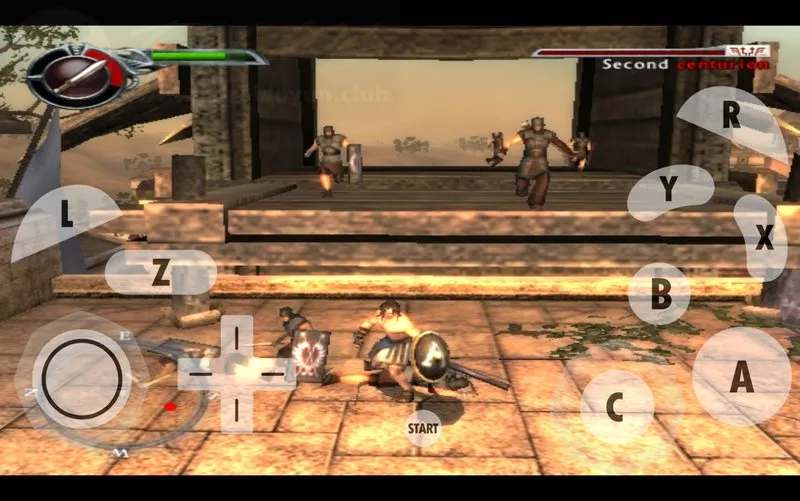Tap the Y touch button
Image resolution: width=800 pixels, height=501 pixels.
pyautogui.click(x=668, y=191)
